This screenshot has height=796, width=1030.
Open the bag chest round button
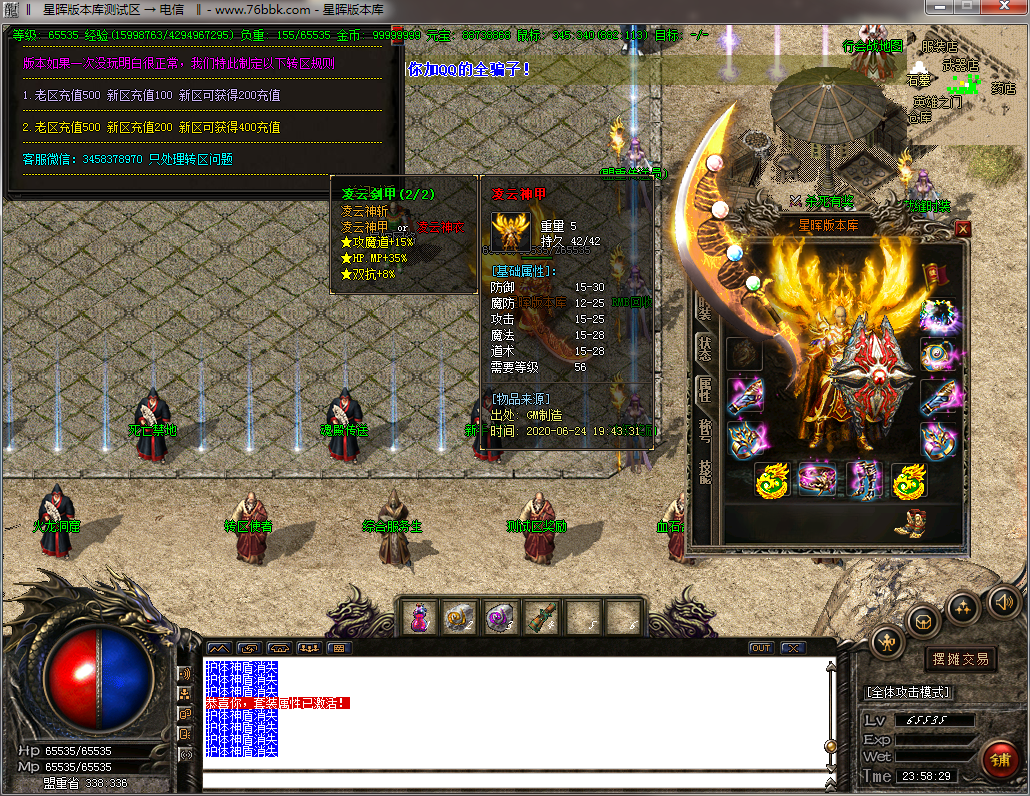(x=924, y=621)
